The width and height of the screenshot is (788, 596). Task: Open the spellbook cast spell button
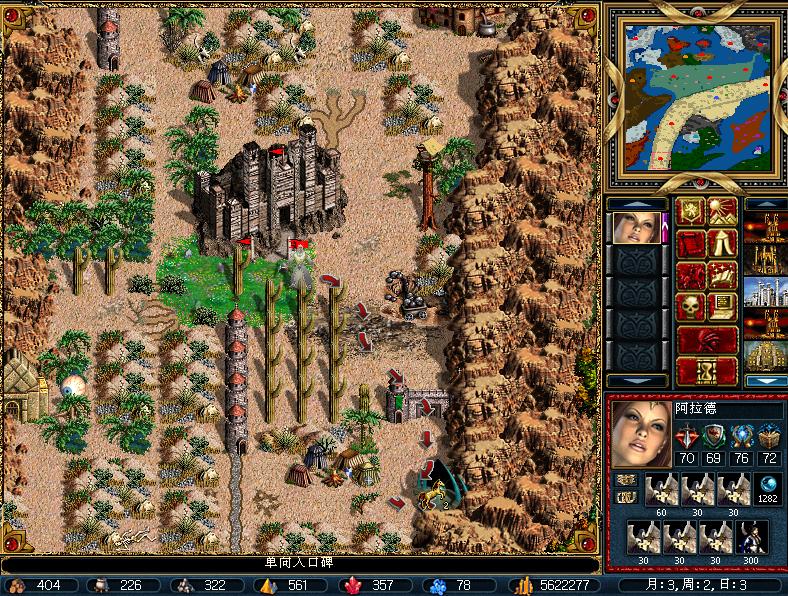pos(723,275)
